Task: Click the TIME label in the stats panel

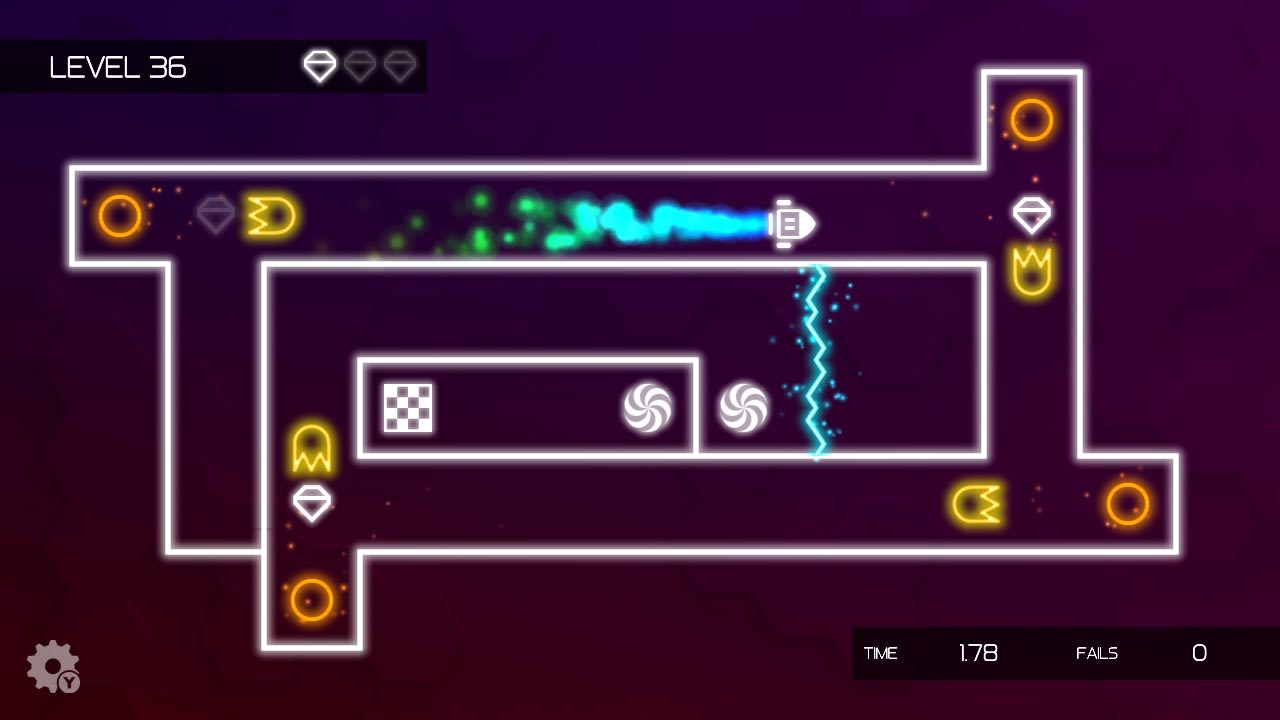Action: click(881, 654)
